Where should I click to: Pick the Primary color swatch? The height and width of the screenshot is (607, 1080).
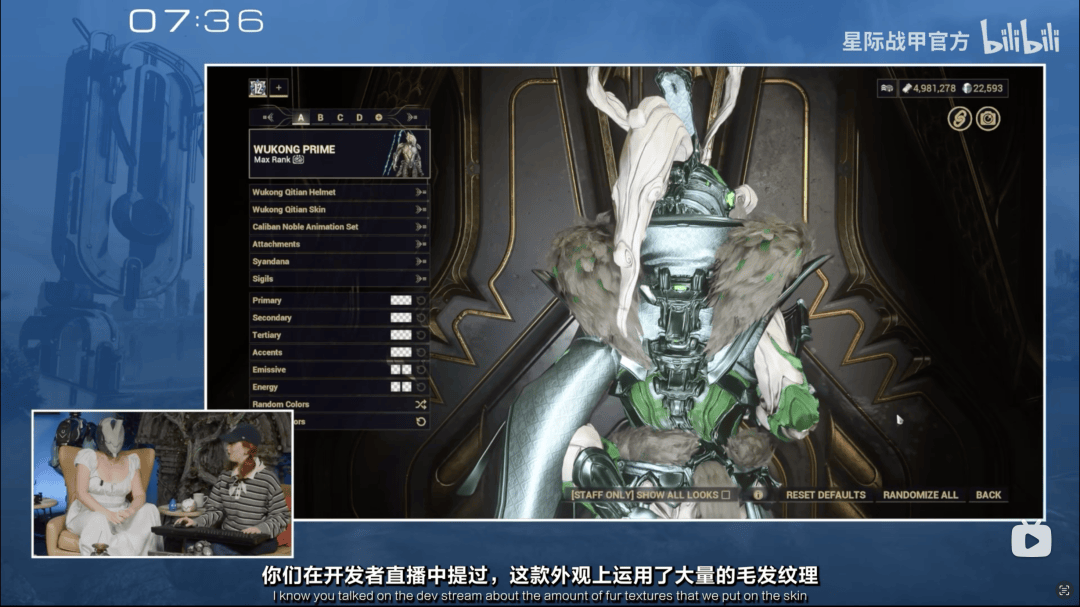pyautogui.click(x=400, y=300)
